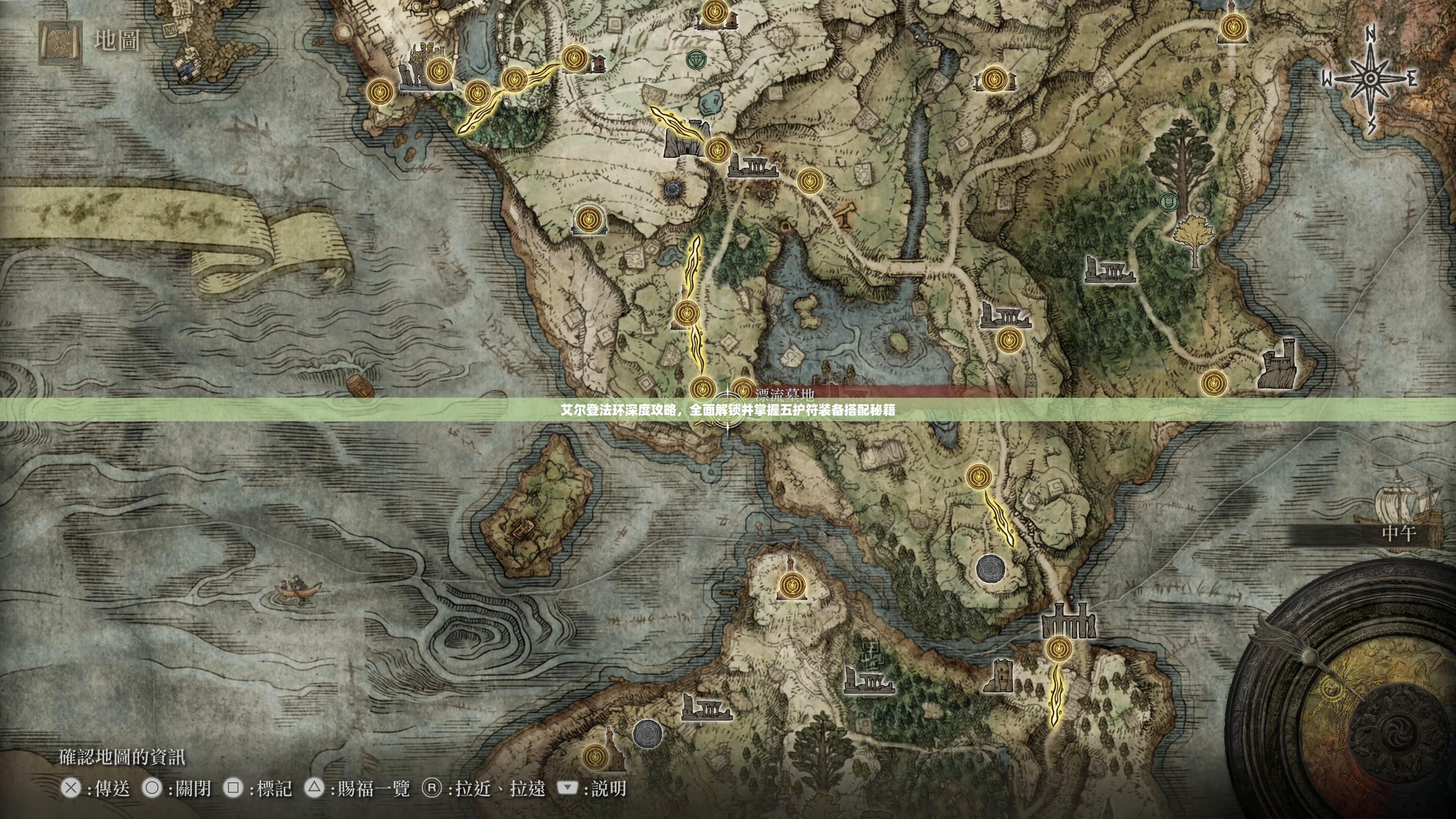Select the grace marker below the bridge gate icon
The height and width of the screenshot is (819, 1456).
pos(1058,648)
